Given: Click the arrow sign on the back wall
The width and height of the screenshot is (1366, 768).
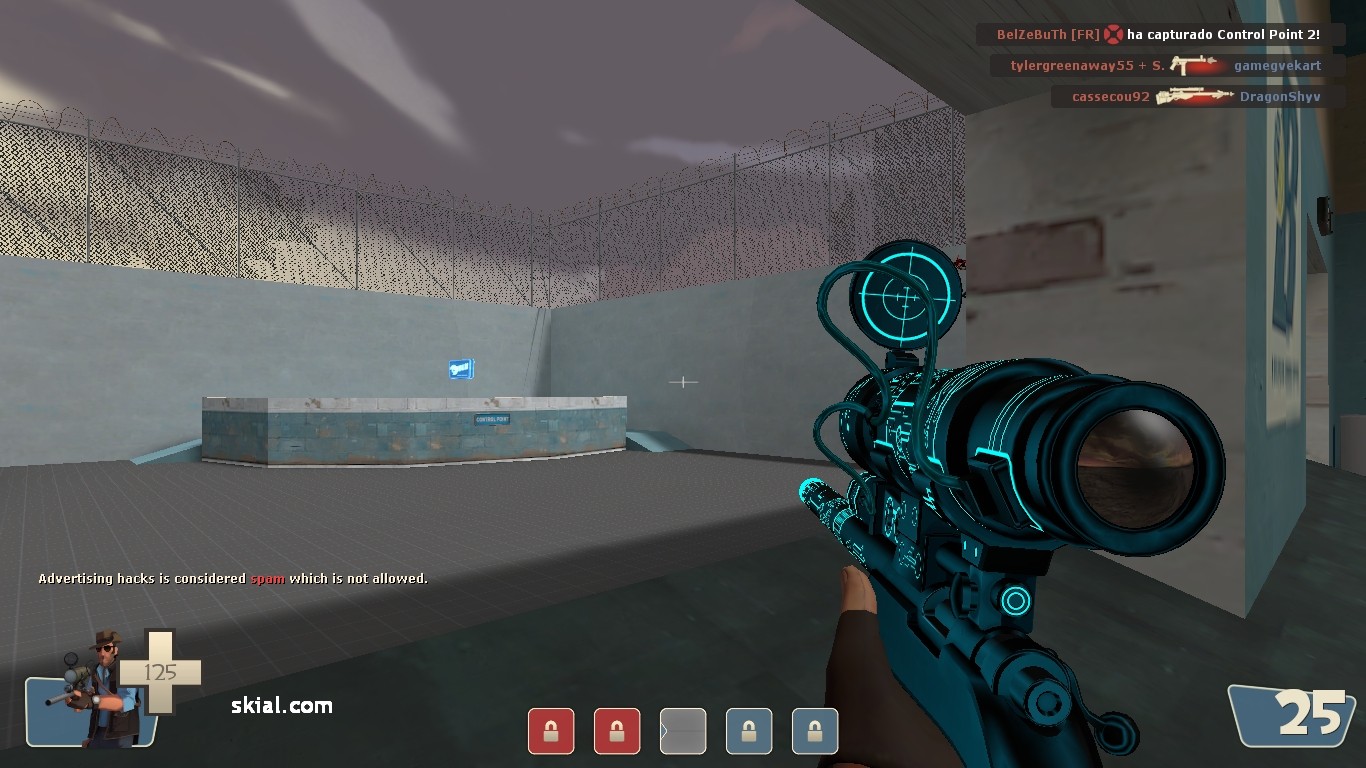Looking at the screenshot, I should [x=459, y=369].
